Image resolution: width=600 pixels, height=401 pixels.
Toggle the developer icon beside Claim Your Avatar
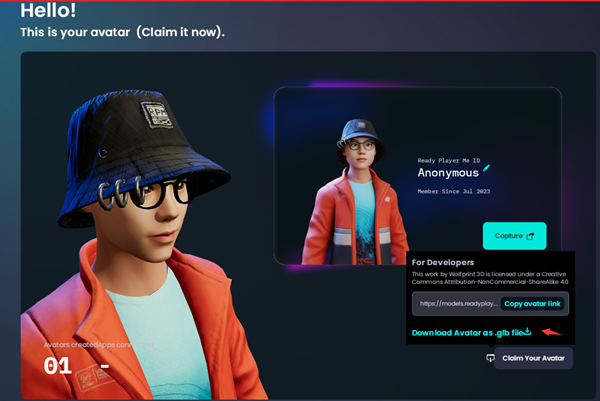point(490,358)
